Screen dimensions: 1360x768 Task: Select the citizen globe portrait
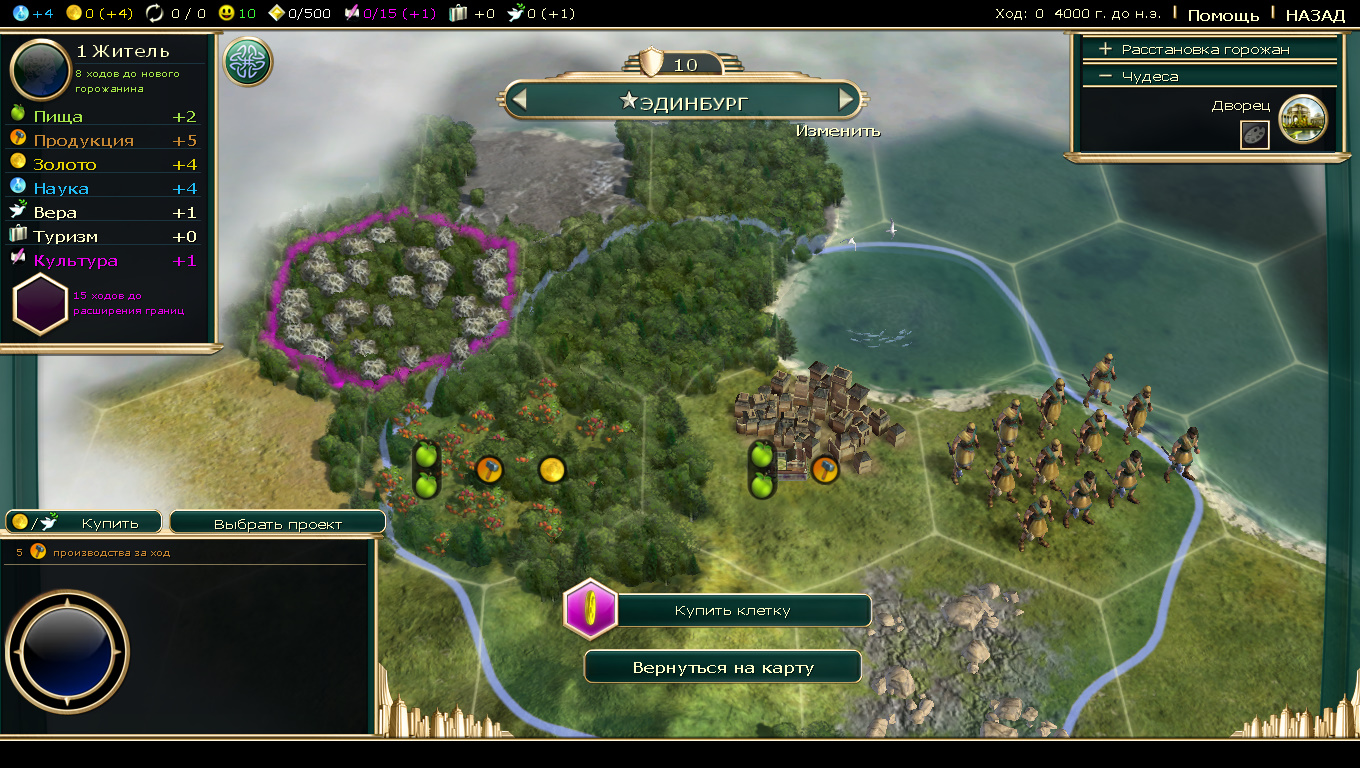point(39,70)
